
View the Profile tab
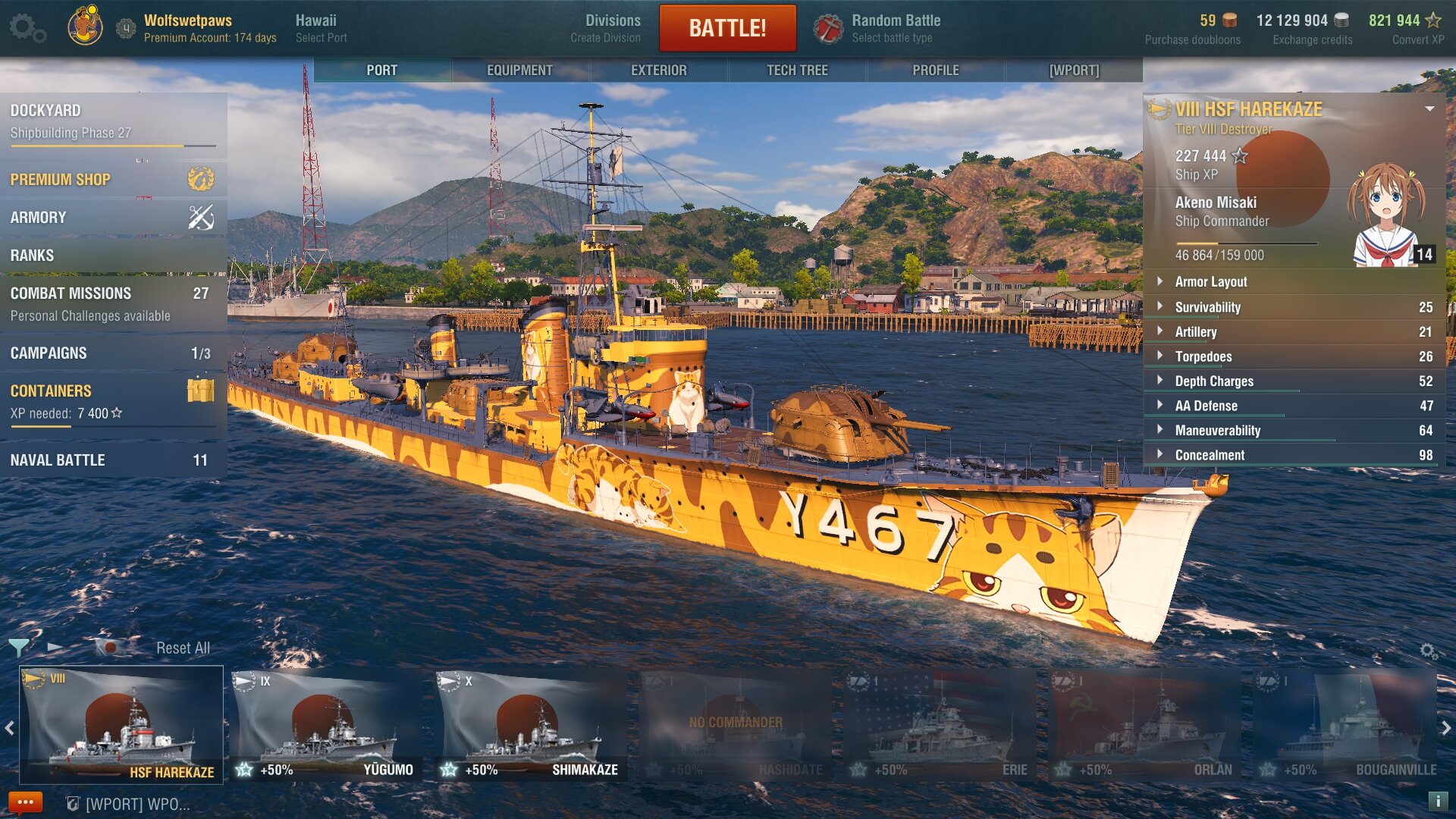pyautogui.click(x=935, y=70)
